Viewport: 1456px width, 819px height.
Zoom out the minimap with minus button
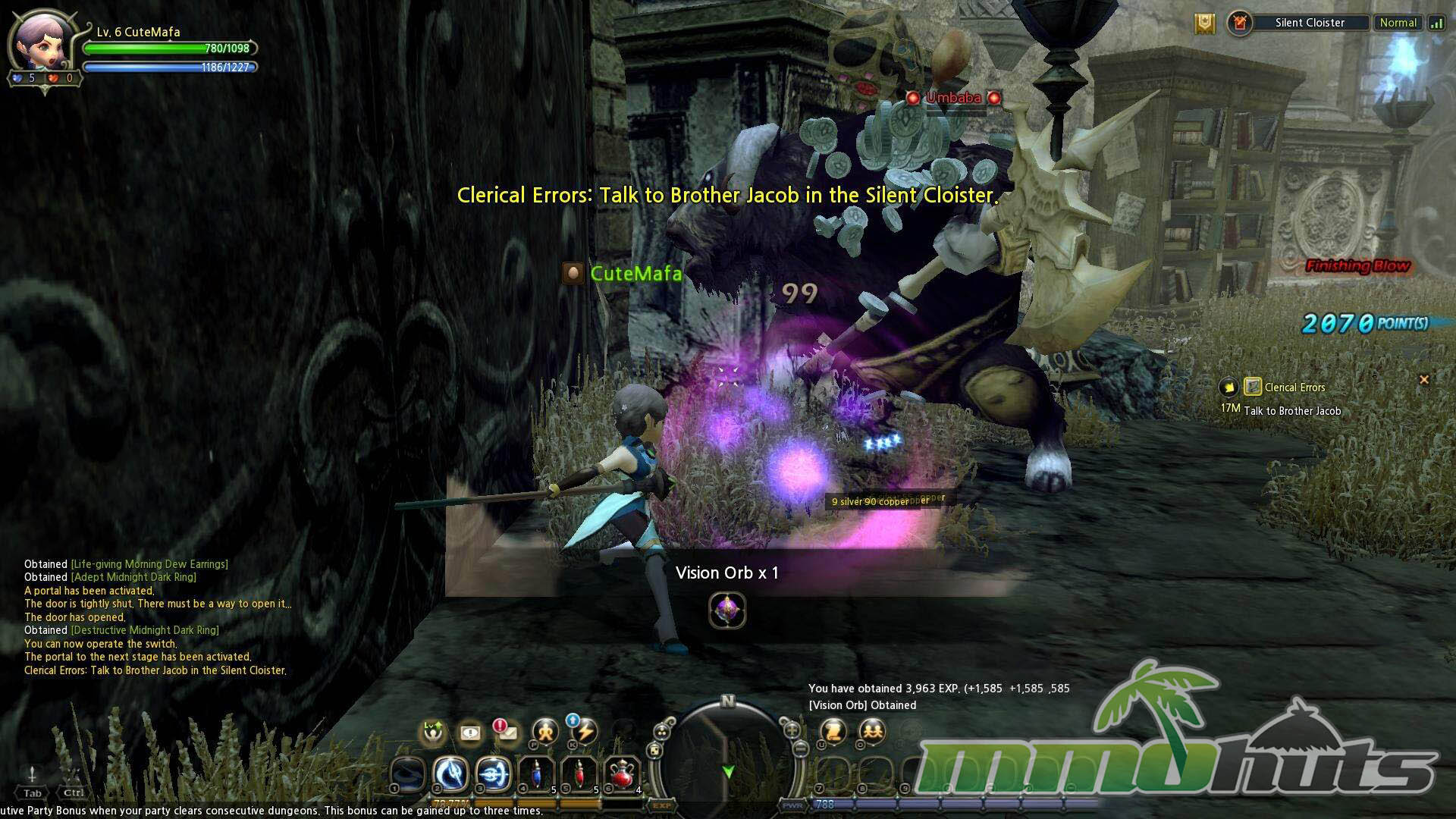799,749
